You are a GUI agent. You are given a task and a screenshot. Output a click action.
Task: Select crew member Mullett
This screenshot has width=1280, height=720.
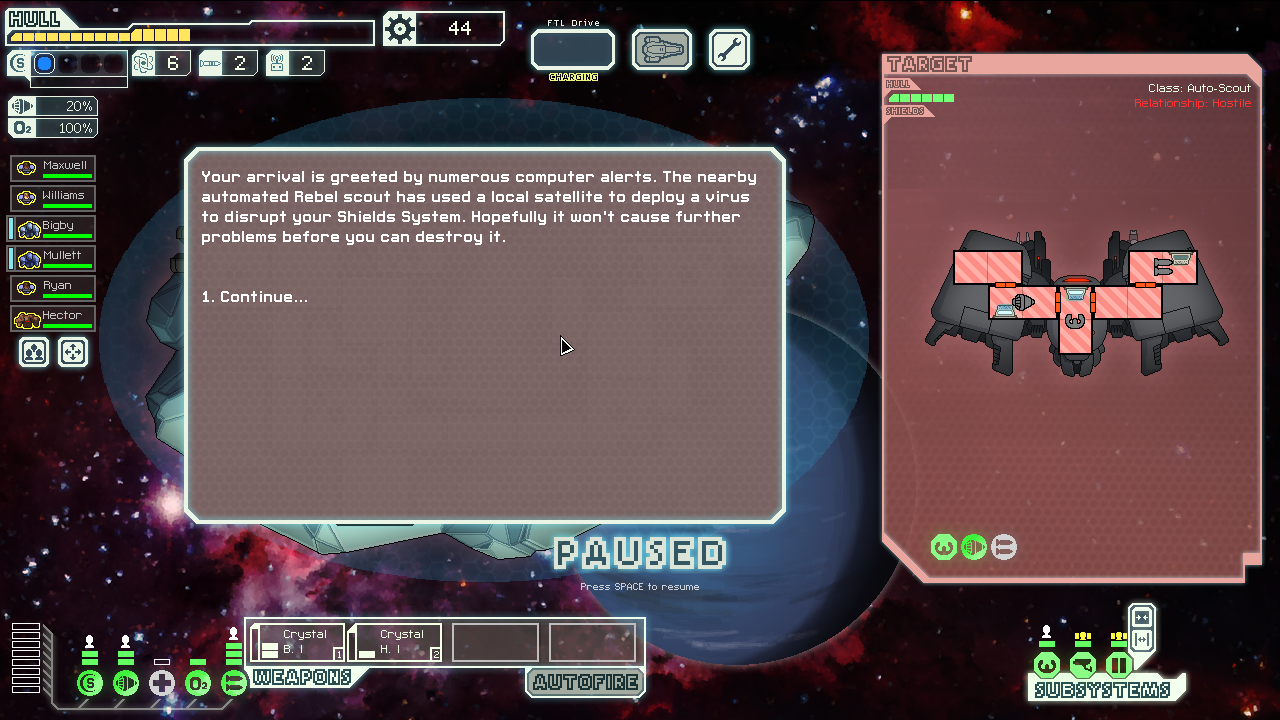tap(53, 258)
